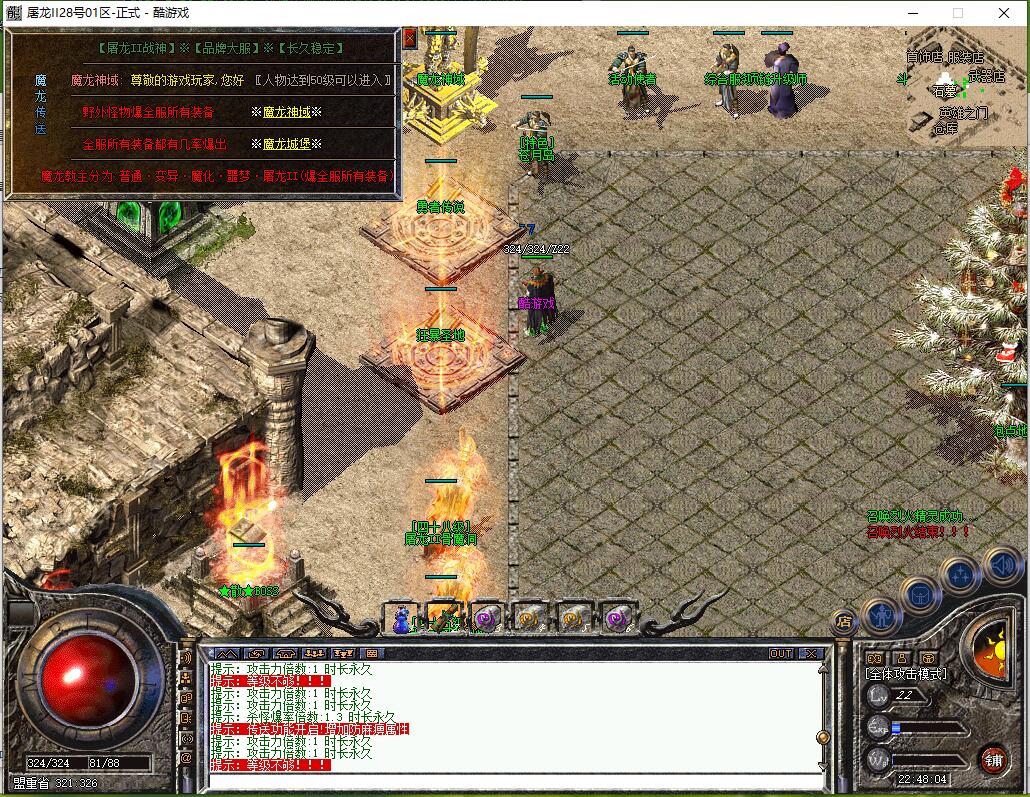The height and width of the screenshot is (797, 1030).
Task: Close the 魔龙传送 teleport dialog
Action: [410, 37]
